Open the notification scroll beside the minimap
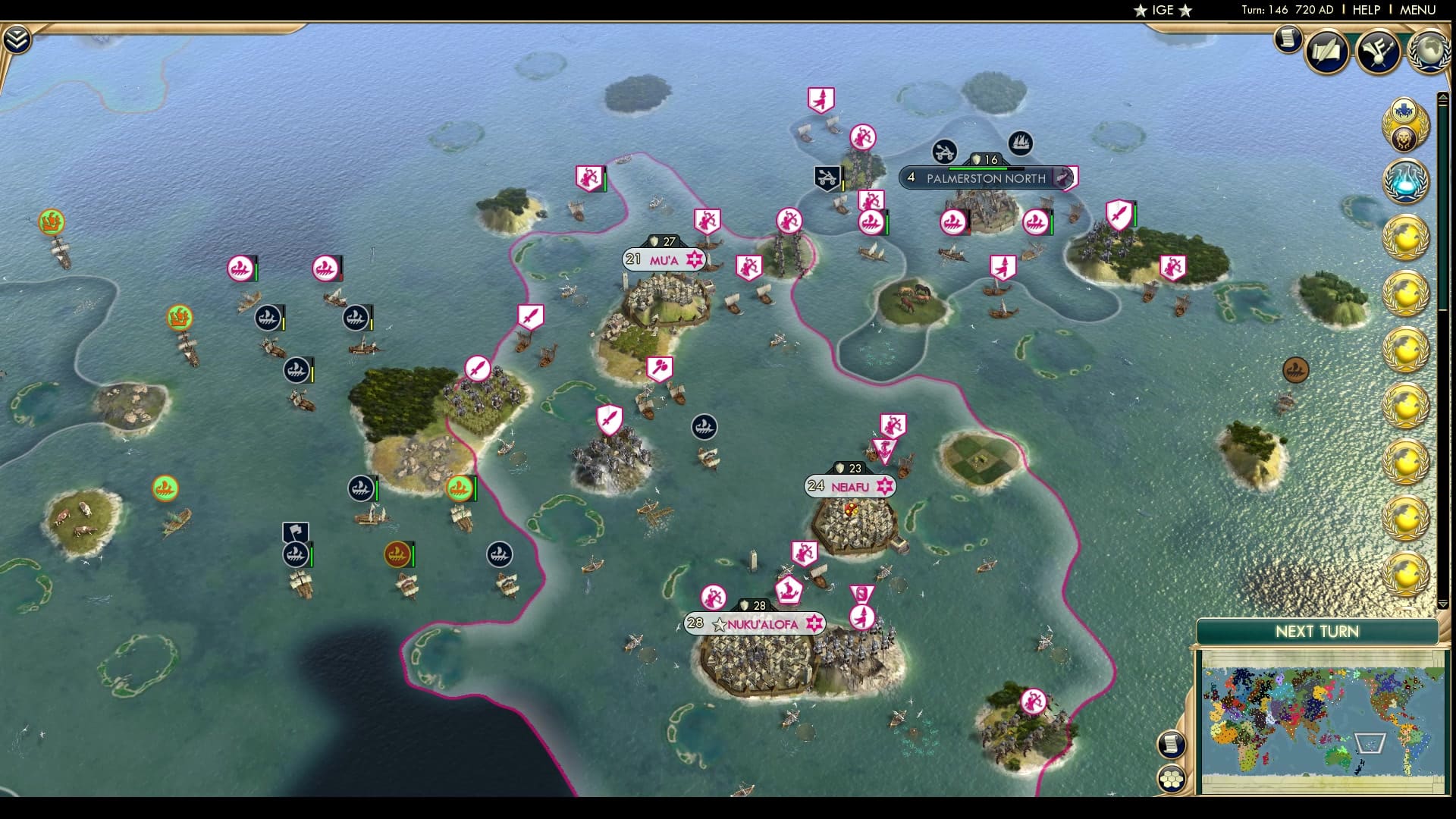The image size is (1456, 819). [1172, 745]
